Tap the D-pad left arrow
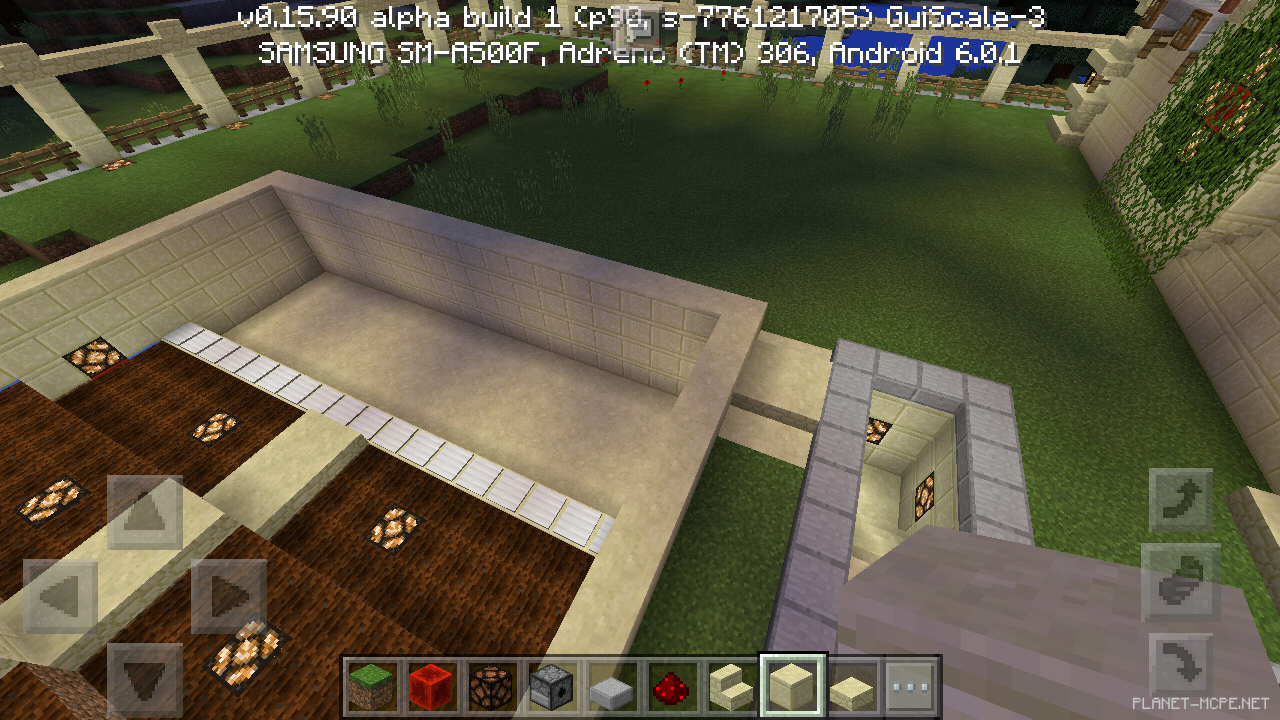Screen dimensions: 1280x720 [x=60, y=597]
